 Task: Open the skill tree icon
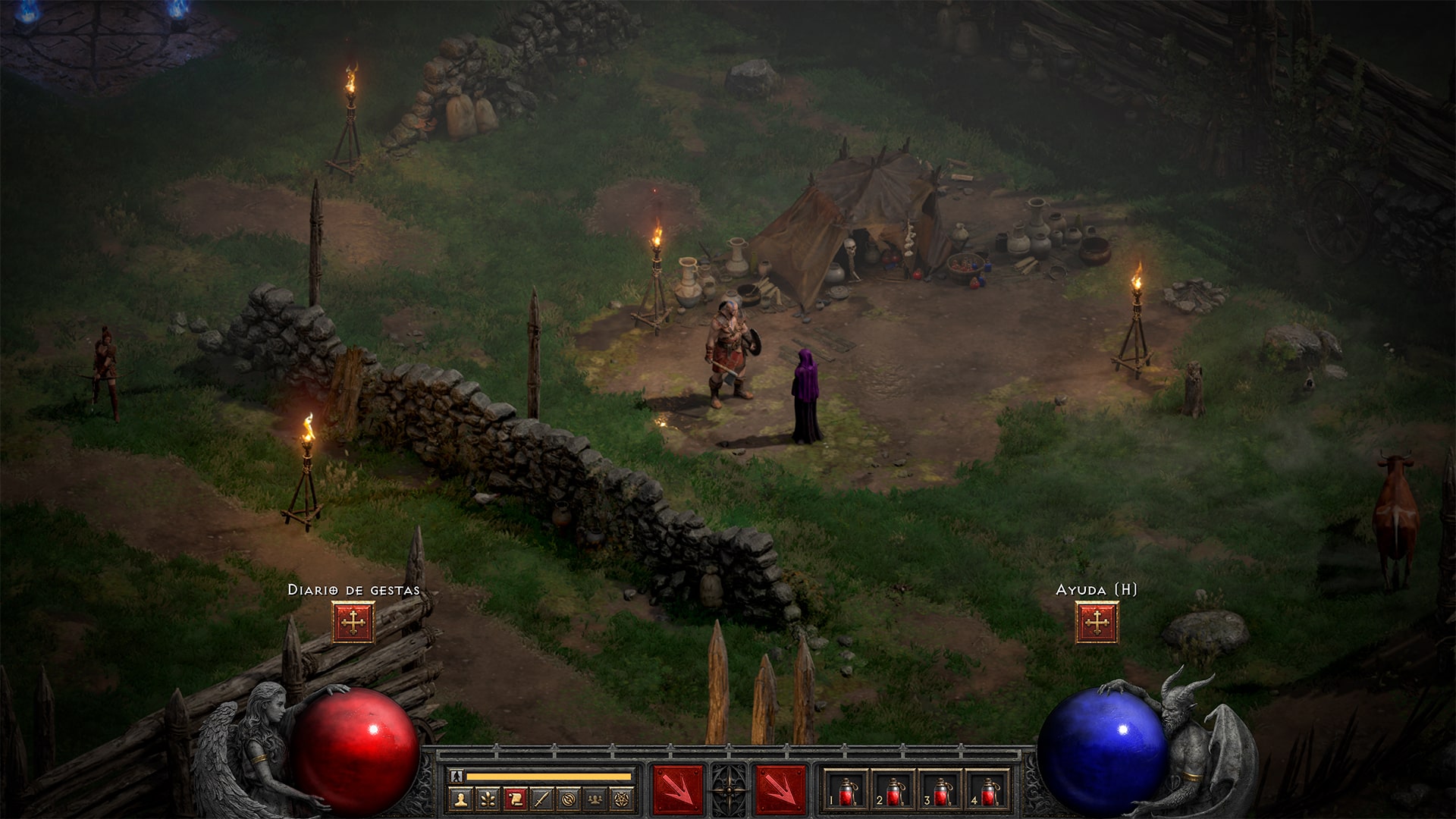click(488, 799)
